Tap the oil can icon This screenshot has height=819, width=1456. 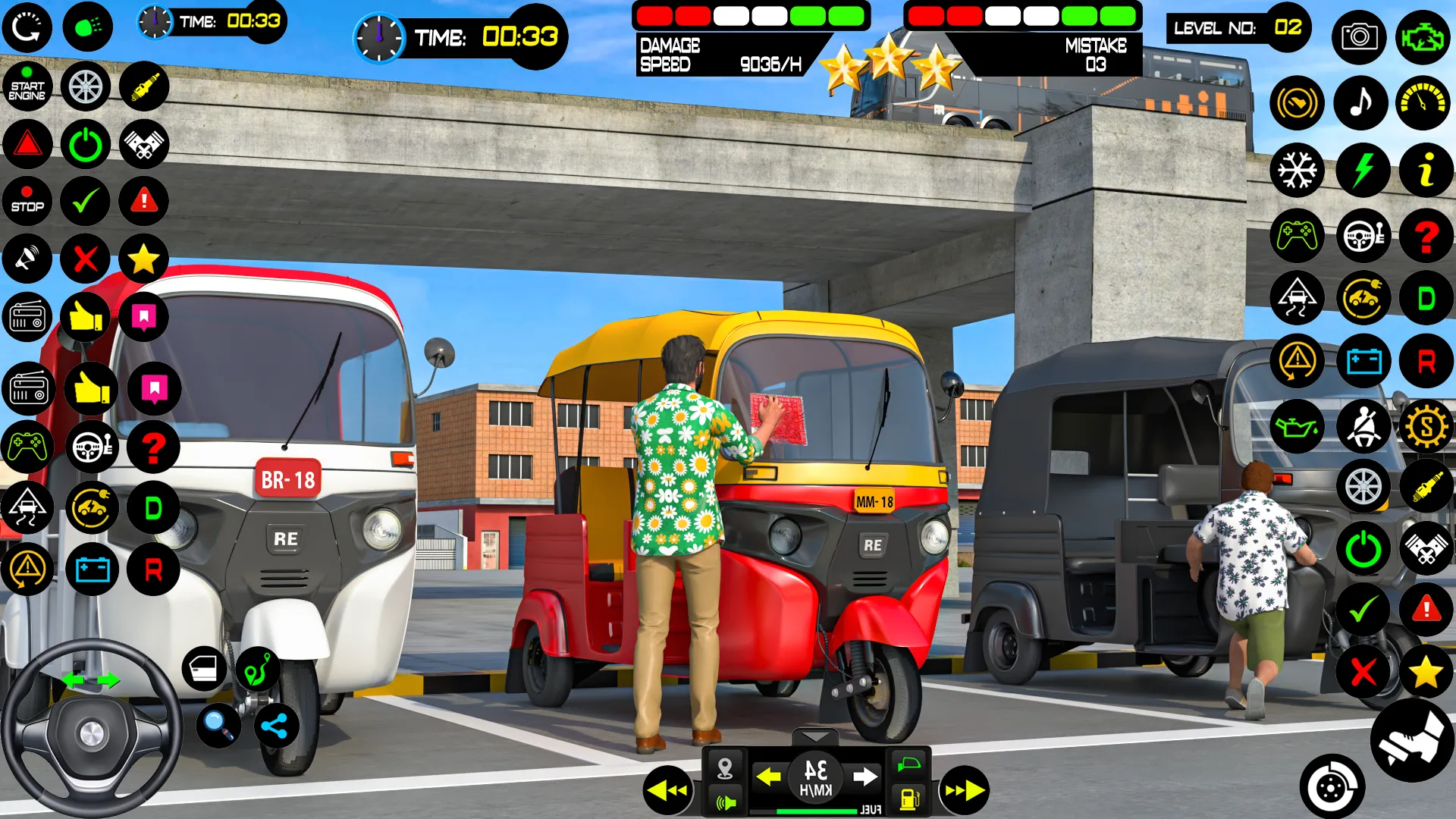tap(1297, 427)
